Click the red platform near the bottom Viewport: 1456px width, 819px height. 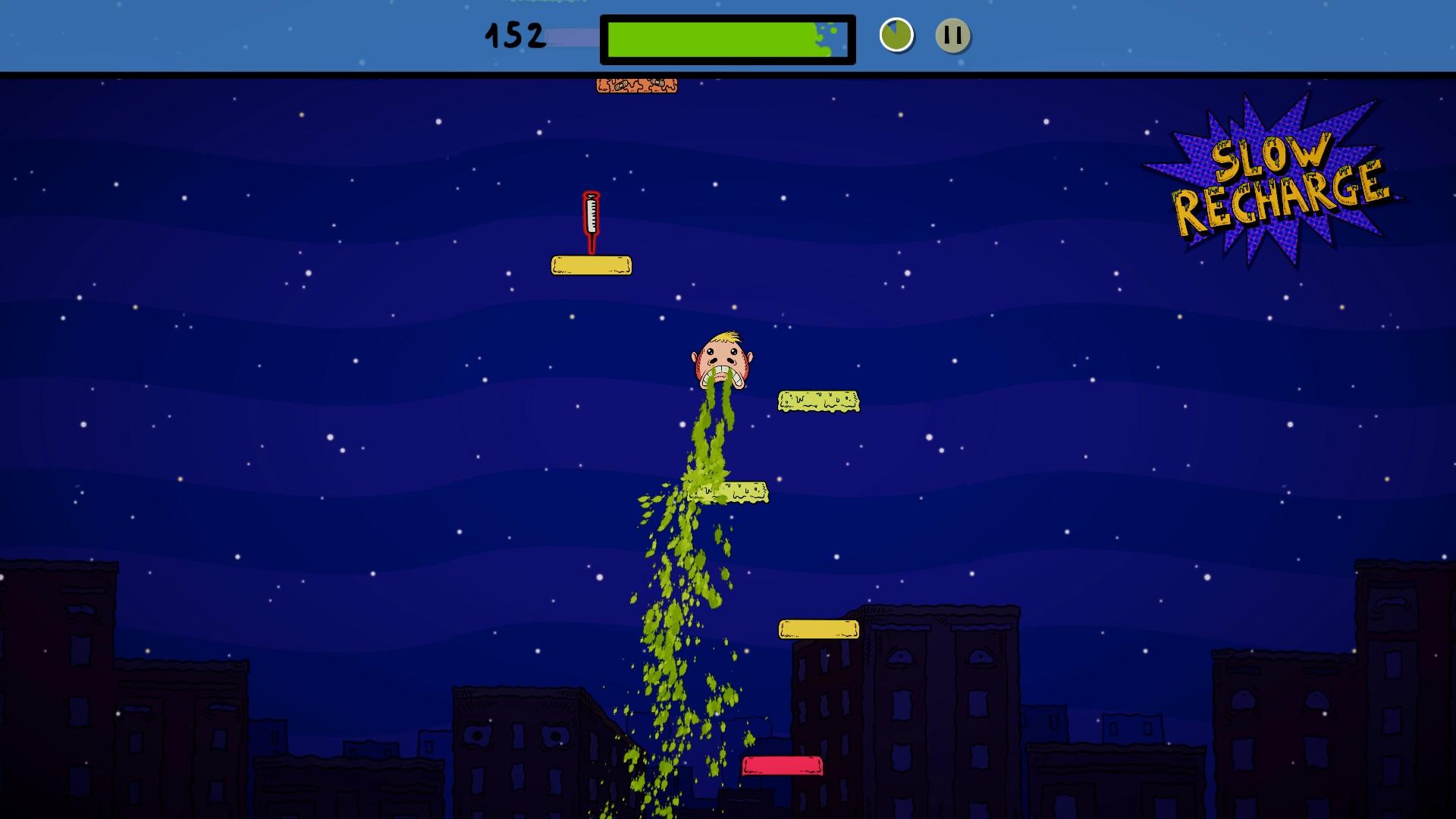pyautogui.click(x=780, y=766)
